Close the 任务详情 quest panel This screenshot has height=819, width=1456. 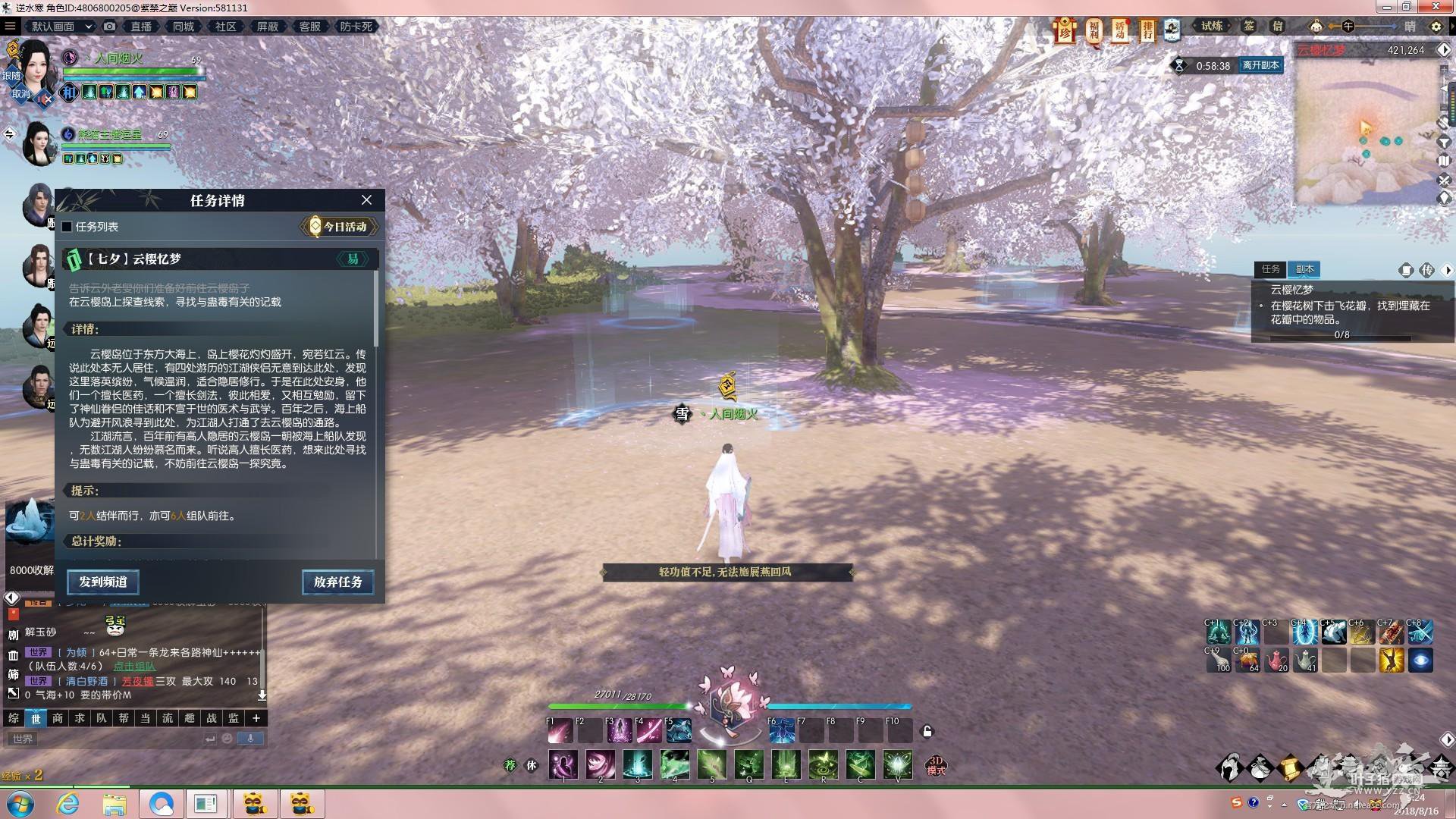tap(366, 200)
